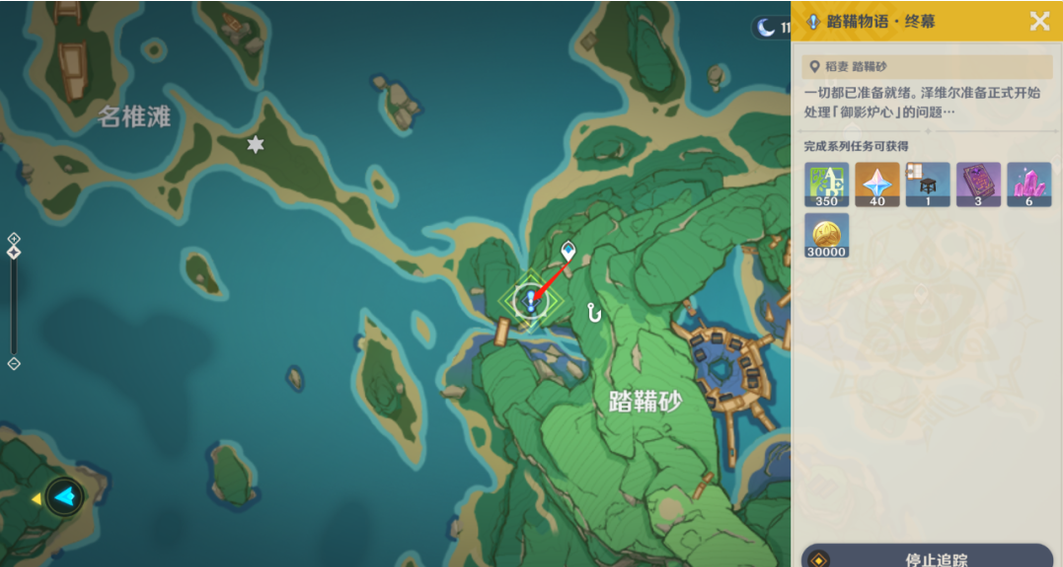
Task: Check the purple book reward icon
Action: [978, 185]
